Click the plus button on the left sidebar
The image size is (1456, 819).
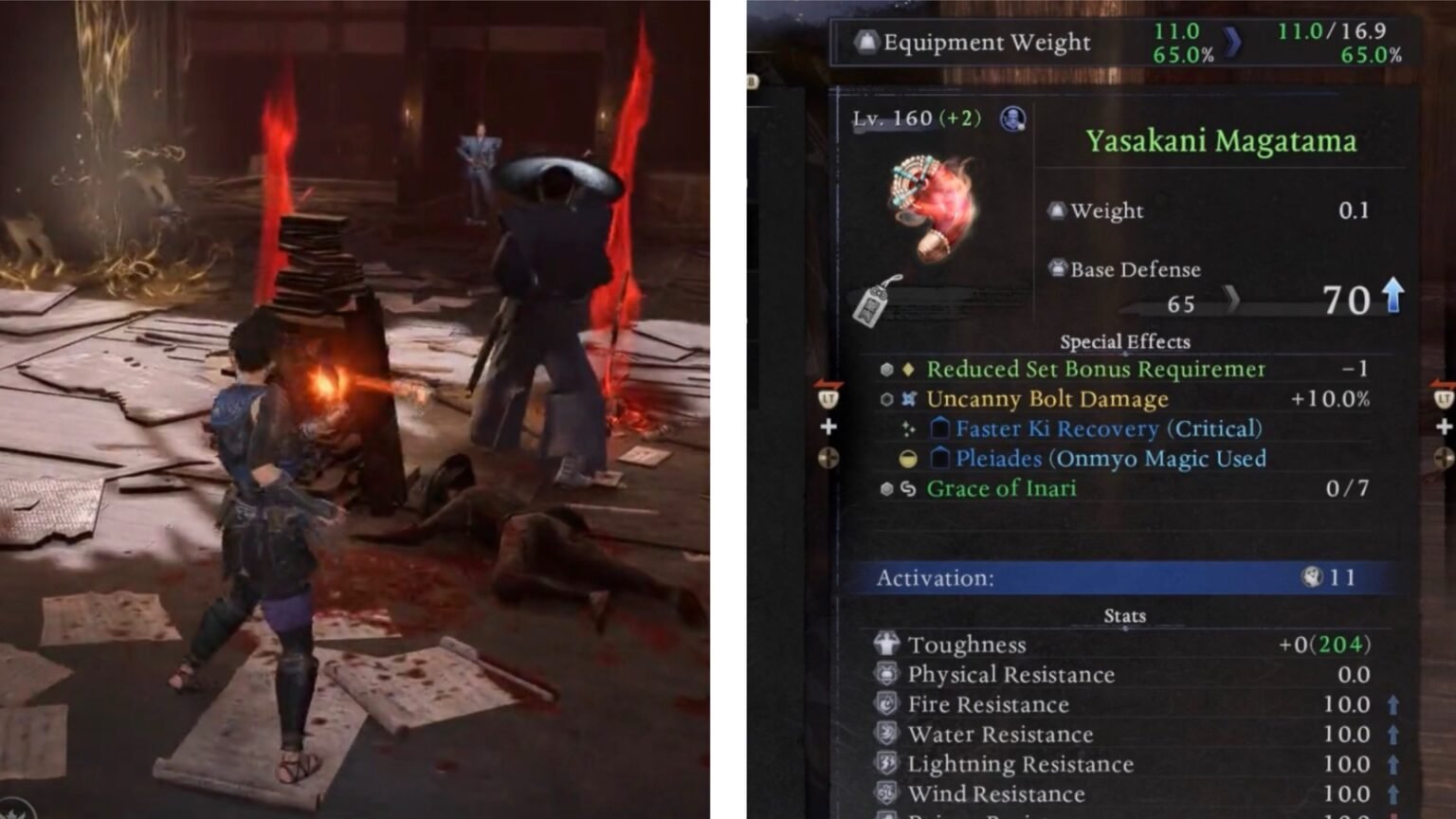[828, 428]
